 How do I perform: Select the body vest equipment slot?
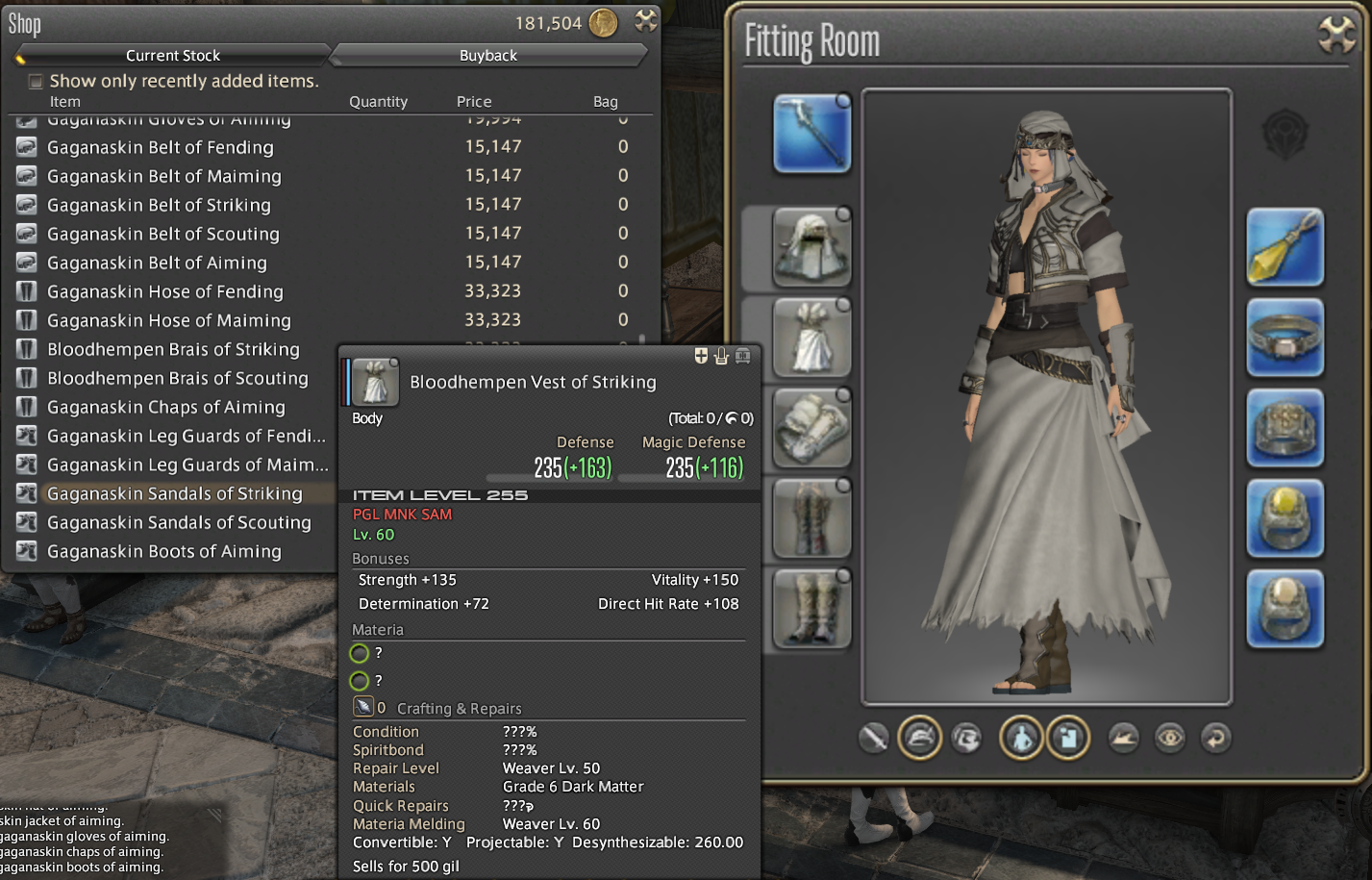point(811,338)
